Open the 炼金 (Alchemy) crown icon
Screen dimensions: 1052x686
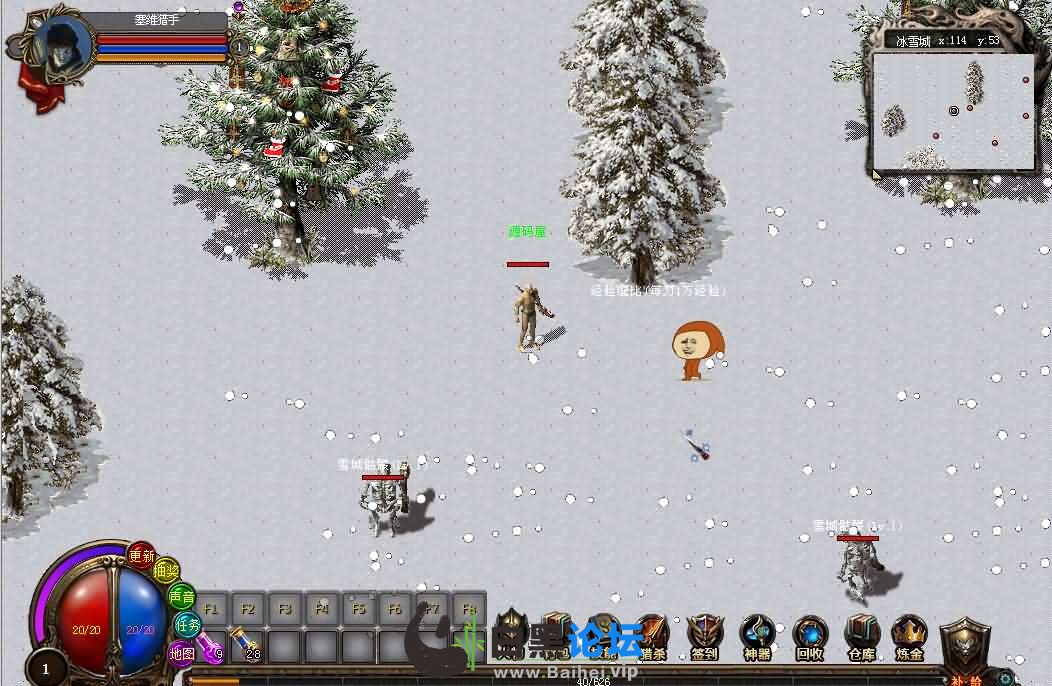click(909, 636)
